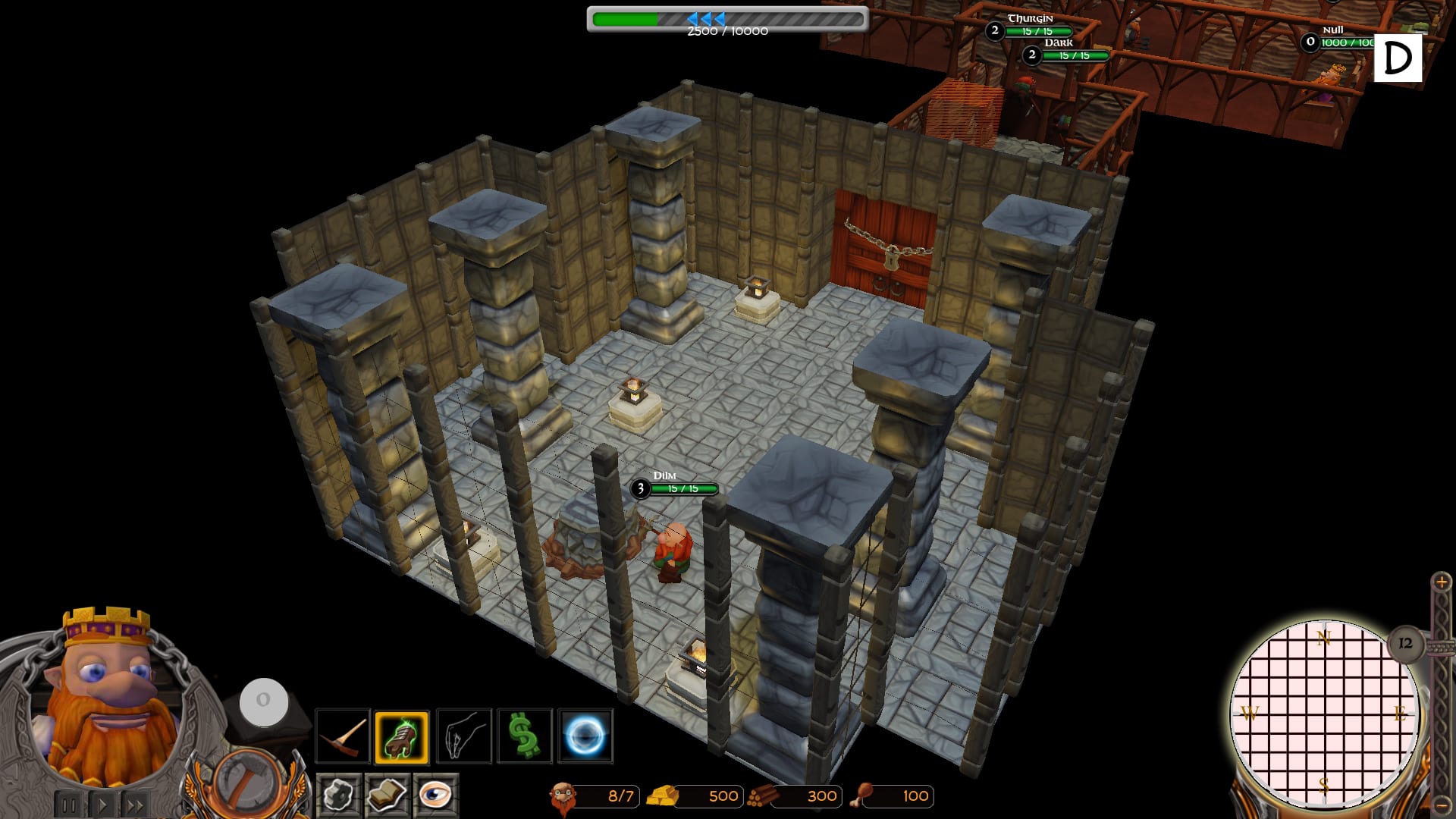Open the gear settings button
The width and height of the screenshot is (1456, 819).
click(x=338, y=795)
